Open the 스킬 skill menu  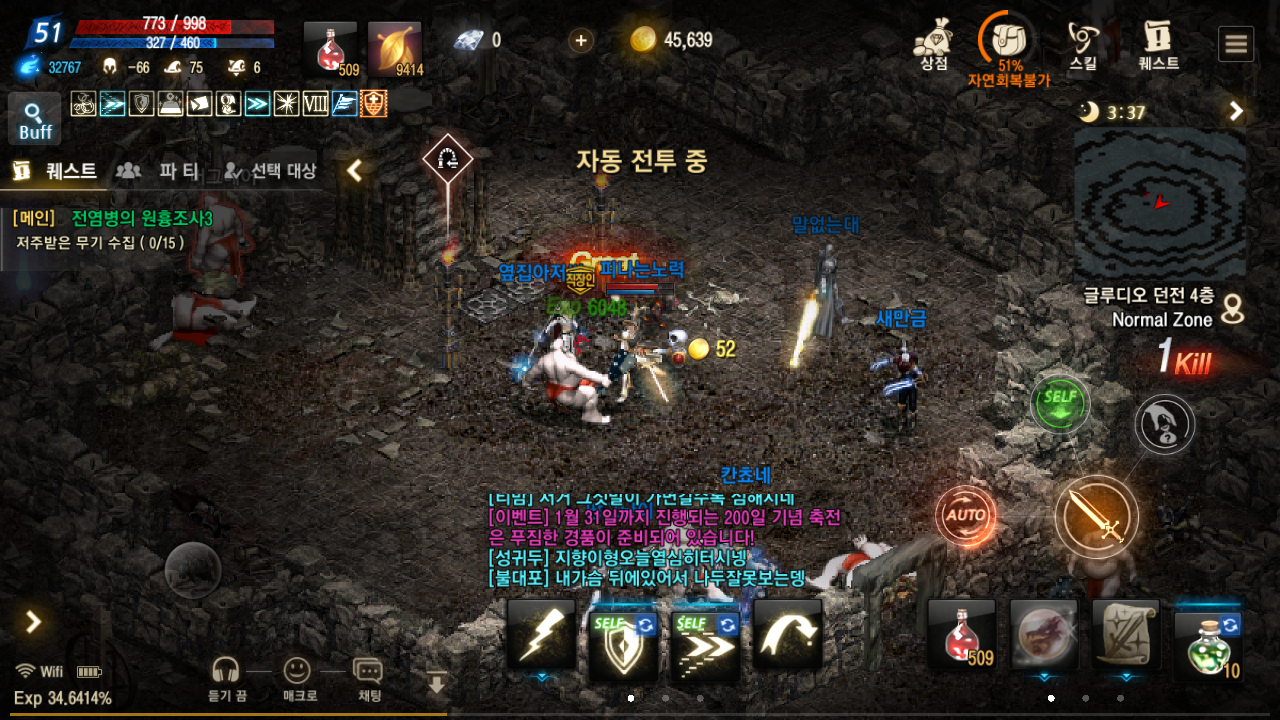[1082, 43]
